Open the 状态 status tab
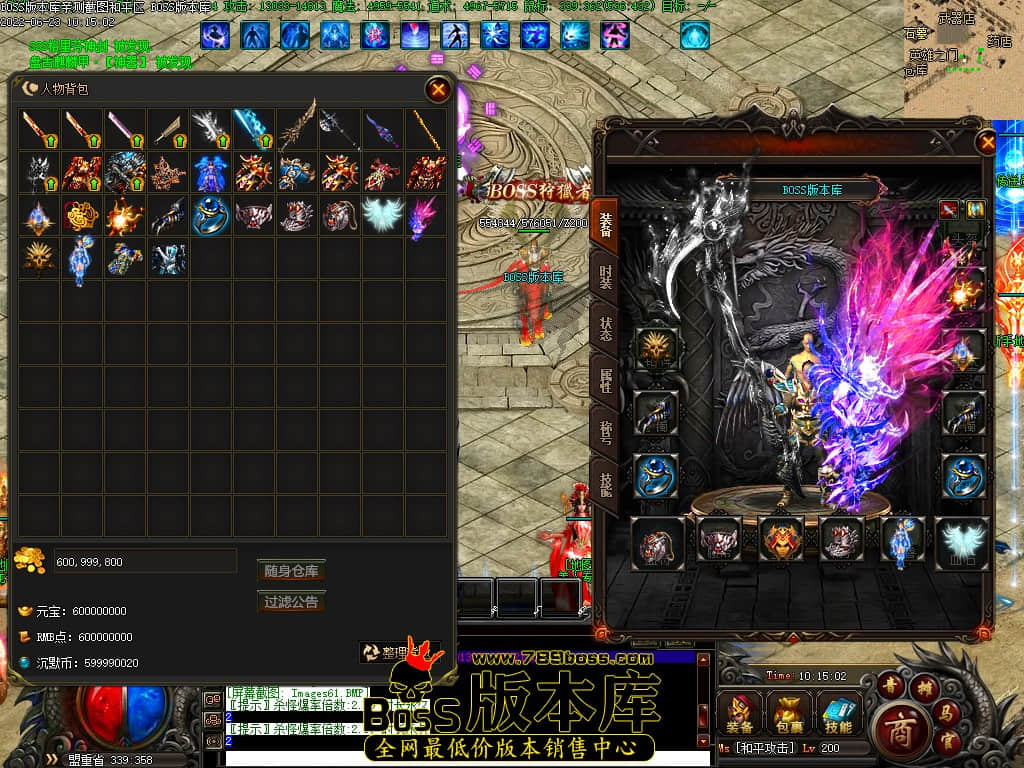This screenshot has height=768, width=1024. pos(606,330)
